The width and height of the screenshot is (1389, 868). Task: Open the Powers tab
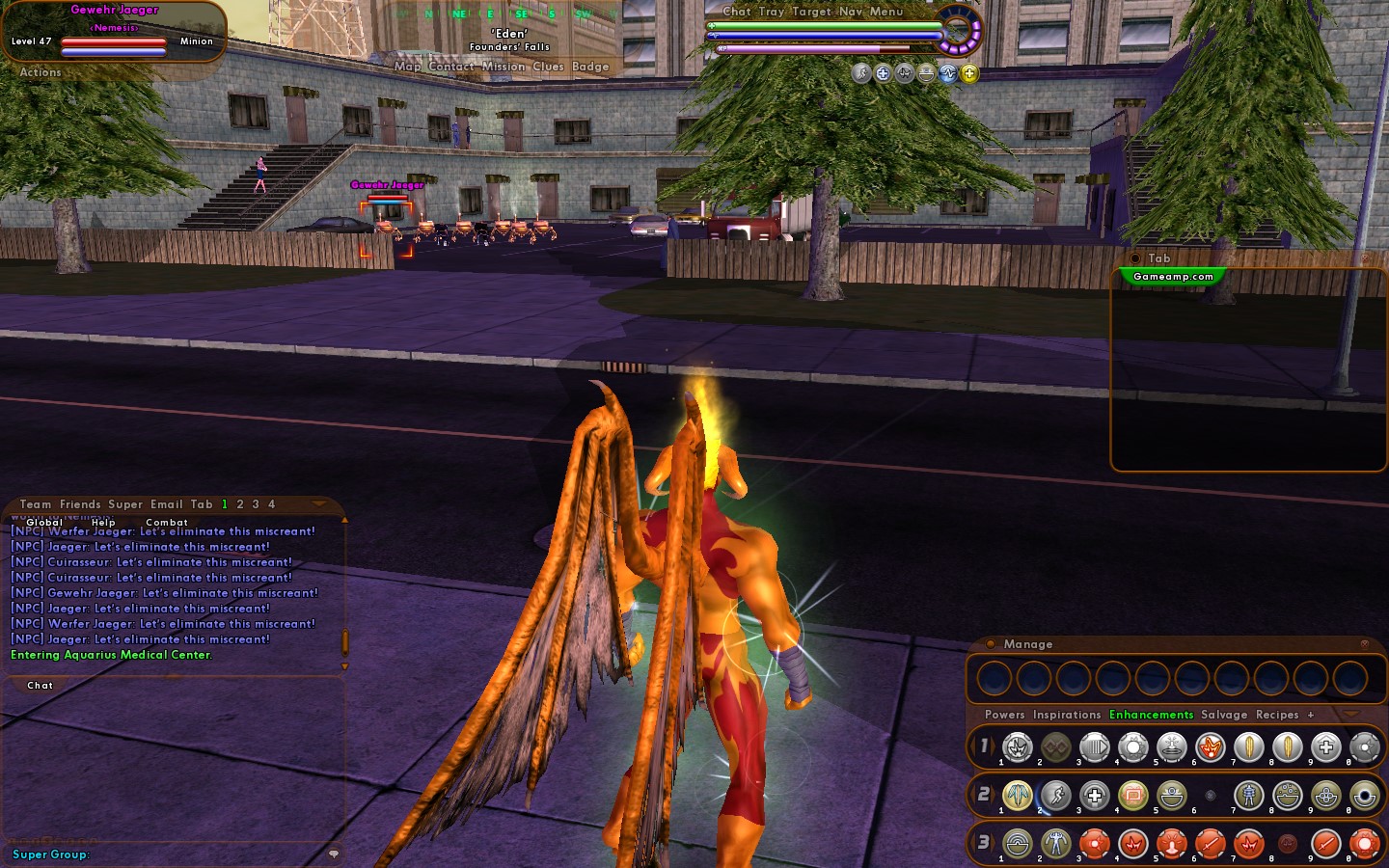click(x=1004, y=715)
